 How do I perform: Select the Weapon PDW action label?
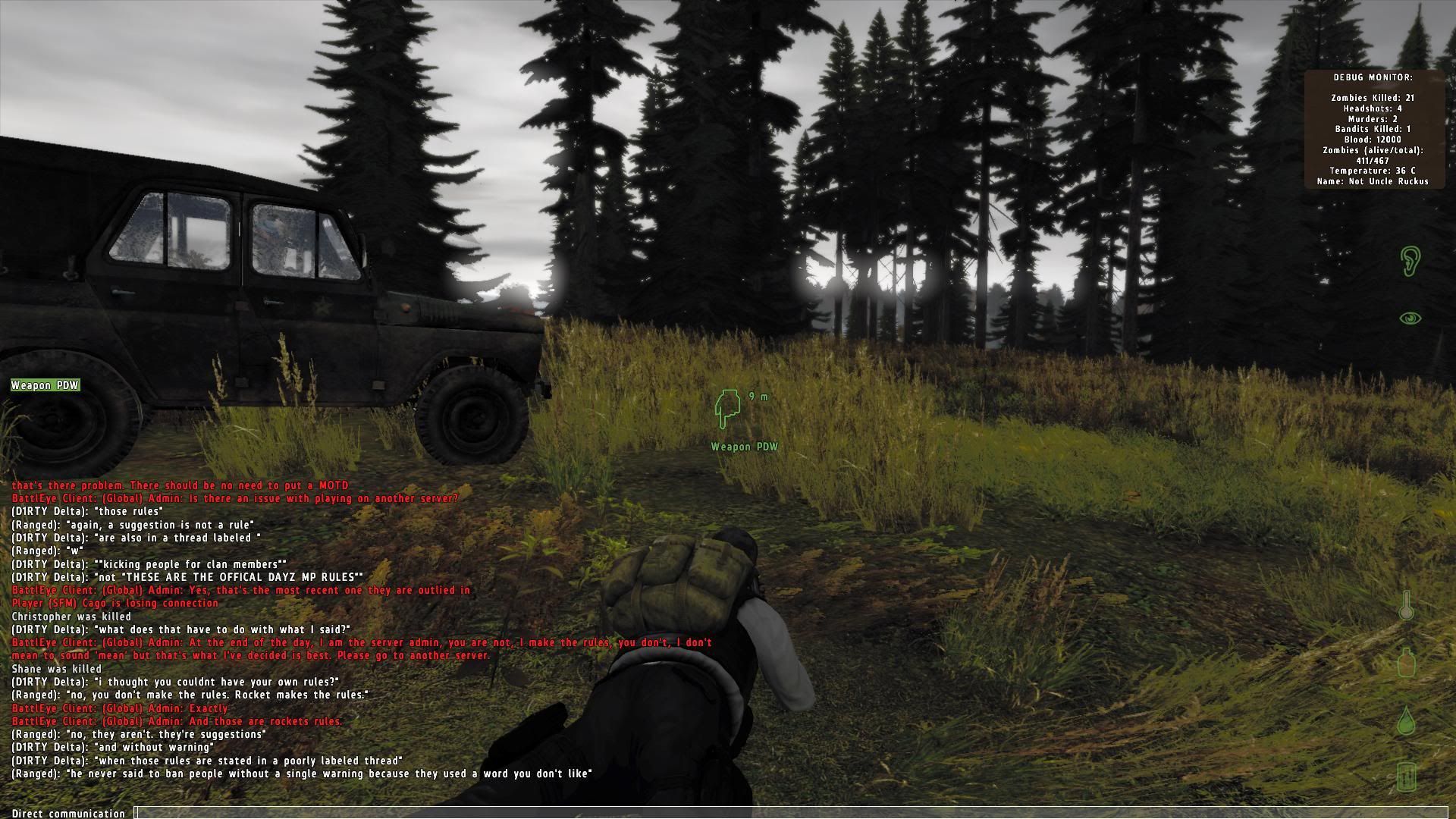pyautogui.click(x=45, y=385)
